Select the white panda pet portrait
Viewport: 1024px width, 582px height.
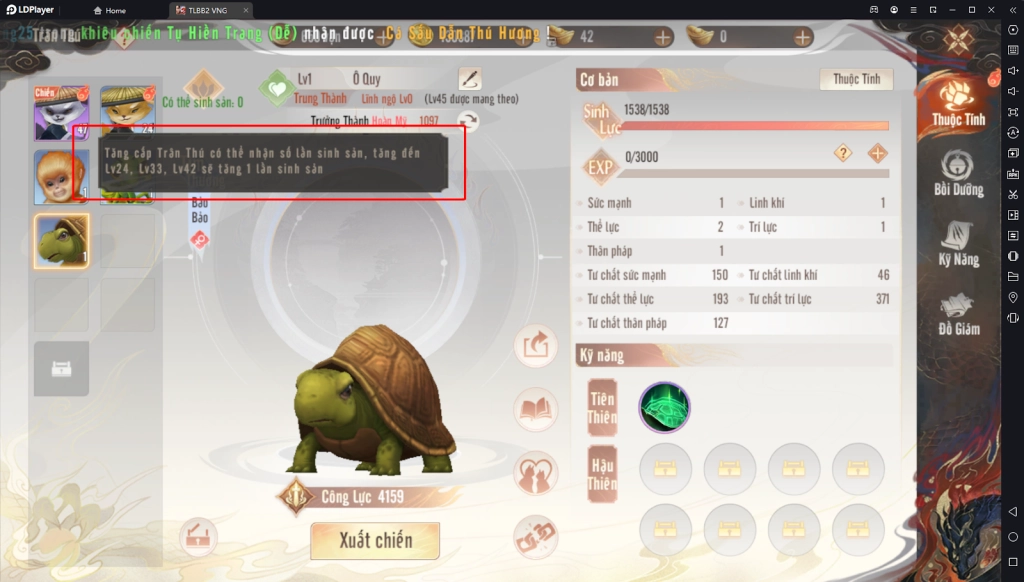point(62,113)
